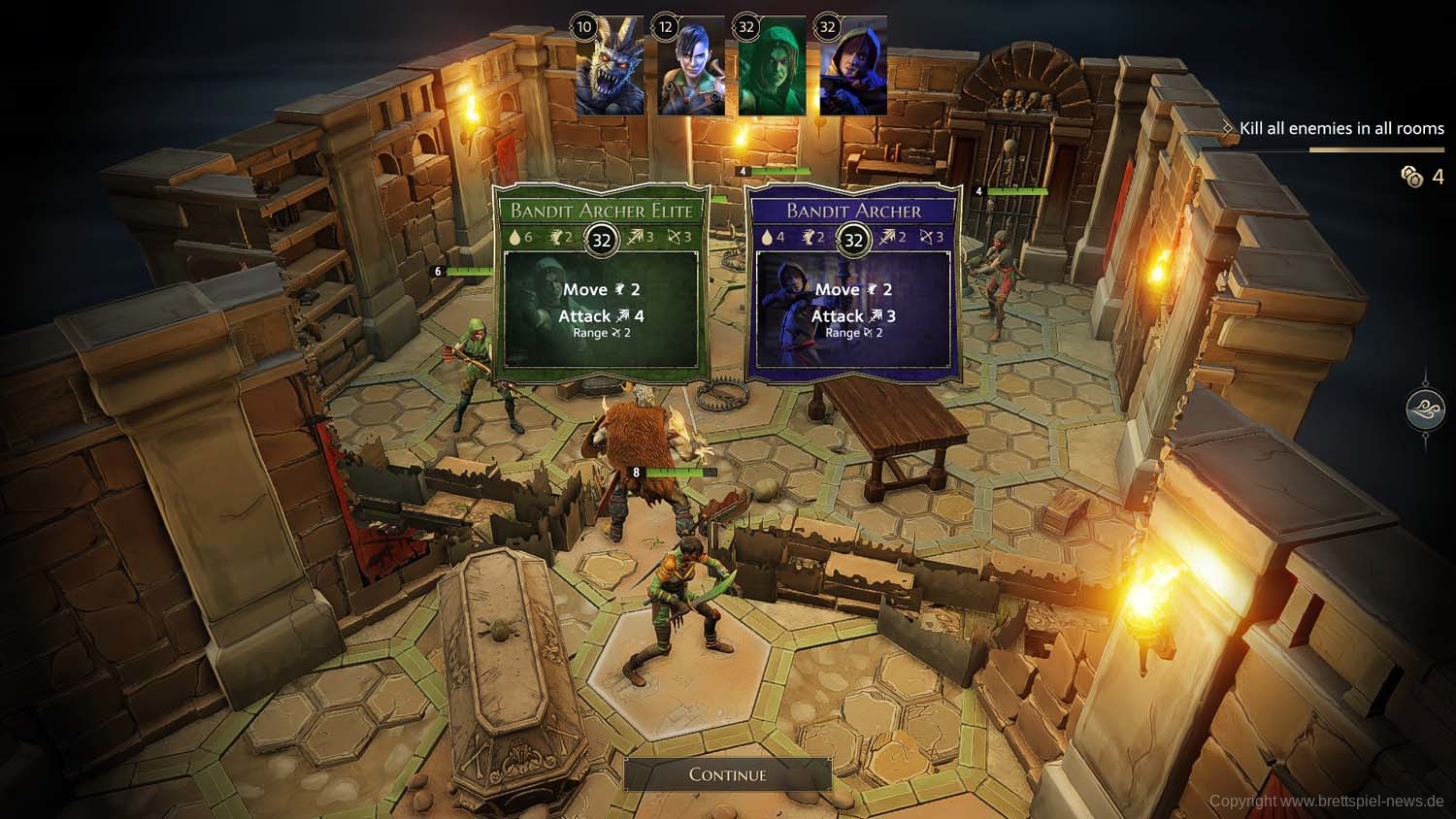
Task: Click the Continue button
Action: click(727, 774)
